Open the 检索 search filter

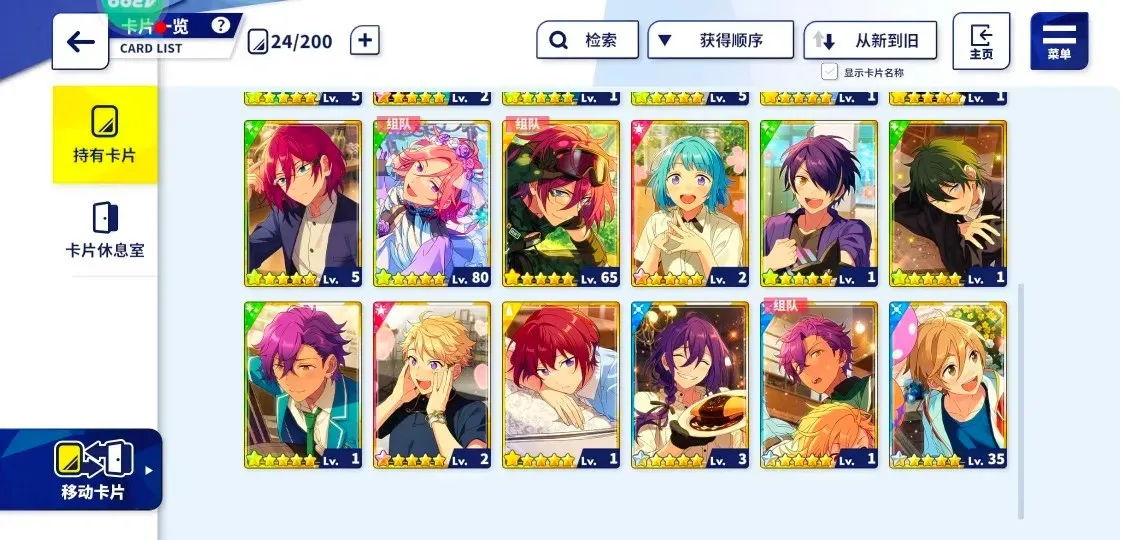(587, 41)
